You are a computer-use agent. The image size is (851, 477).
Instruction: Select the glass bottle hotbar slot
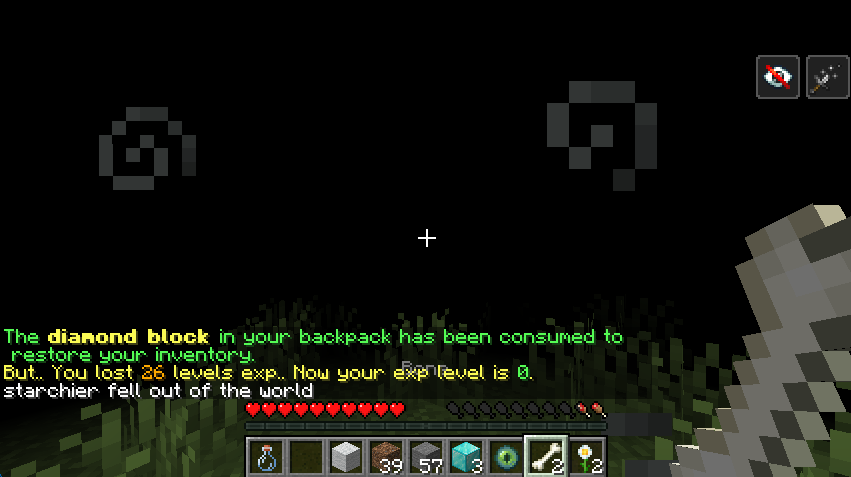click(265, 457)
